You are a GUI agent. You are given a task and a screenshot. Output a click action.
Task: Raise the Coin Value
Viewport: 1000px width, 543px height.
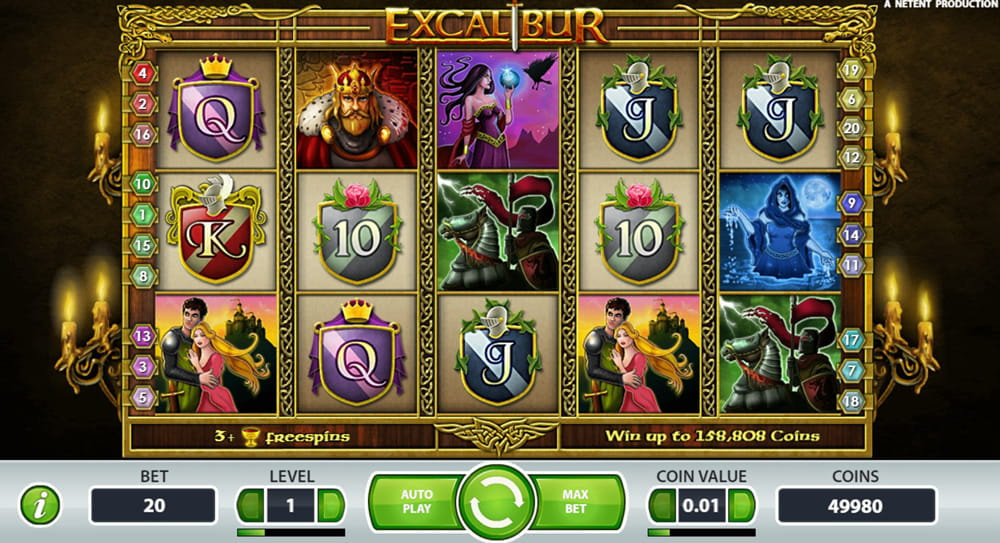[x=742, y=505]
